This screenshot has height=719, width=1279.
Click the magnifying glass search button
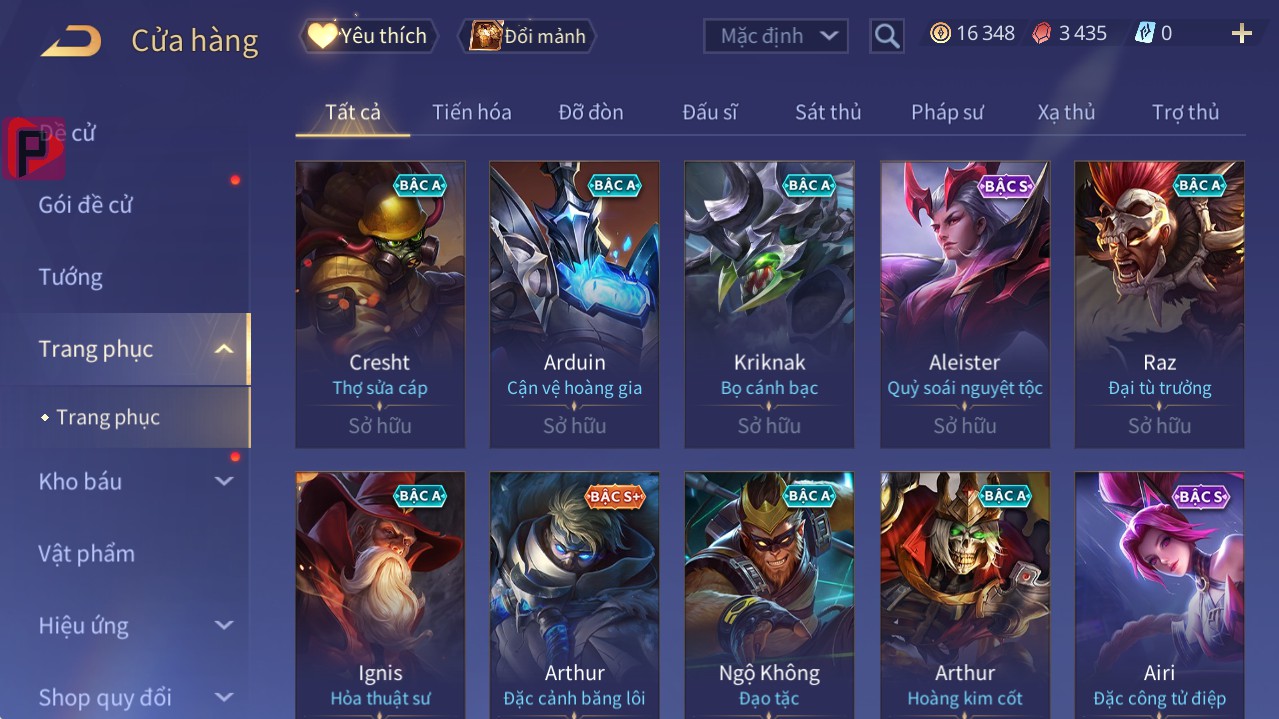click(887, 36)
